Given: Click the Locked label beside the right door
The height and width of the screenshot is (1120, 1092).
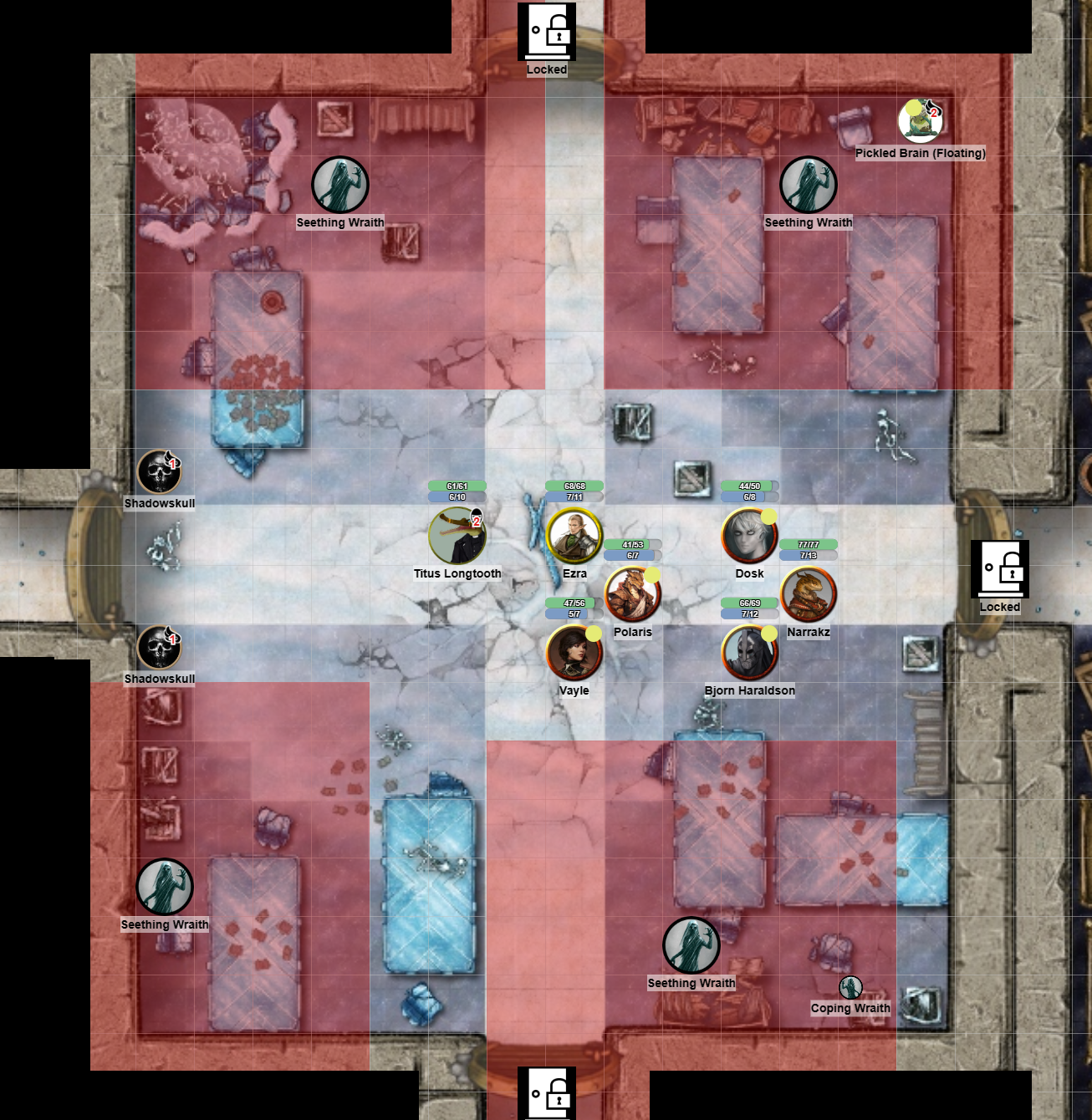Looking at the screenshot, I should 1000,608.
